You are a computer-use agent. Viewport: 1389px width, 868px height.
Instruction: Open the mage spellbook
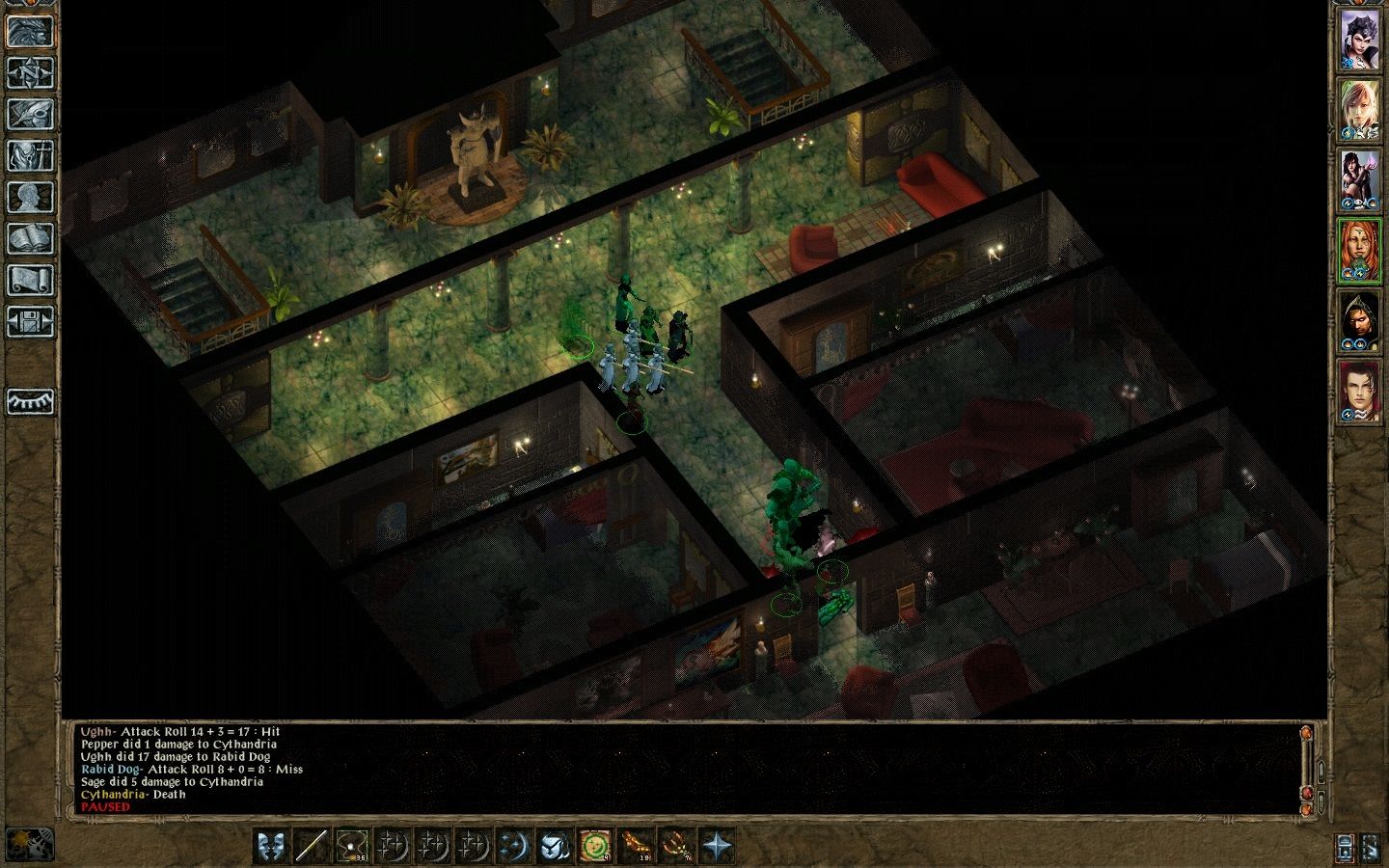coord(31,238)
